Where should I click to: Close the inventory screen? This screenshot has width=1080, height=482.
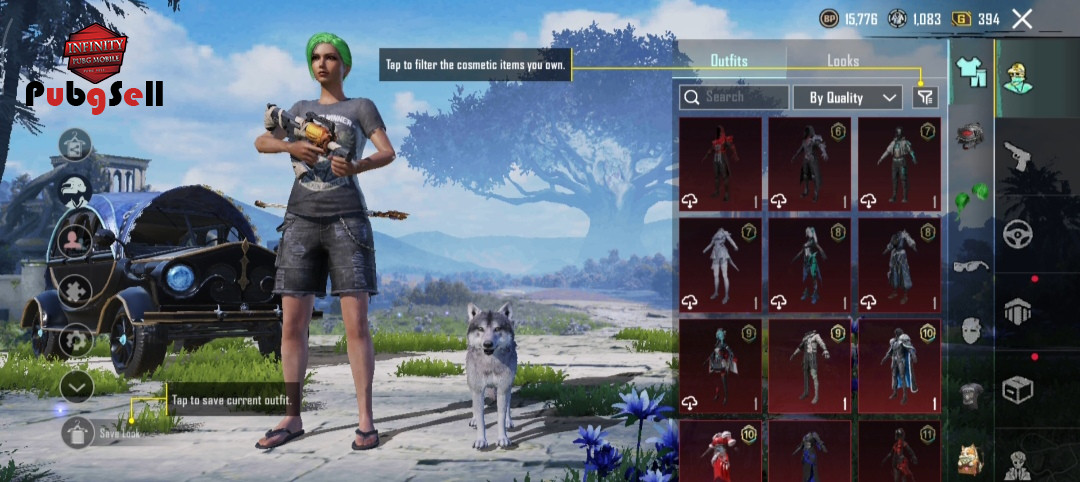pos(1021,19)
